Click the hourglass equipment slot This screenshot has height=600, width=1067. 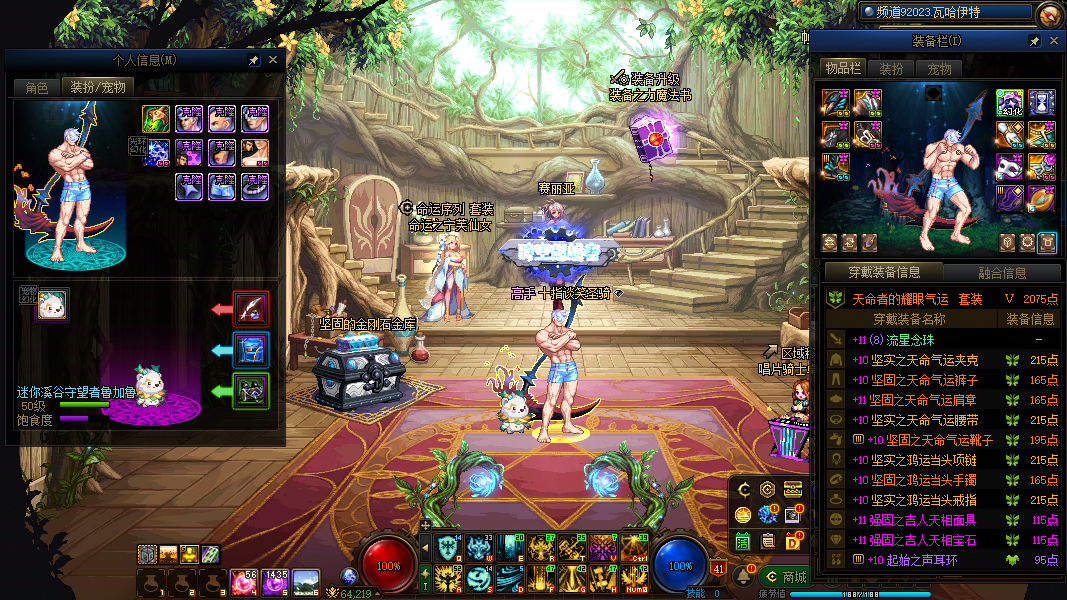click(x=1042, y=102)
